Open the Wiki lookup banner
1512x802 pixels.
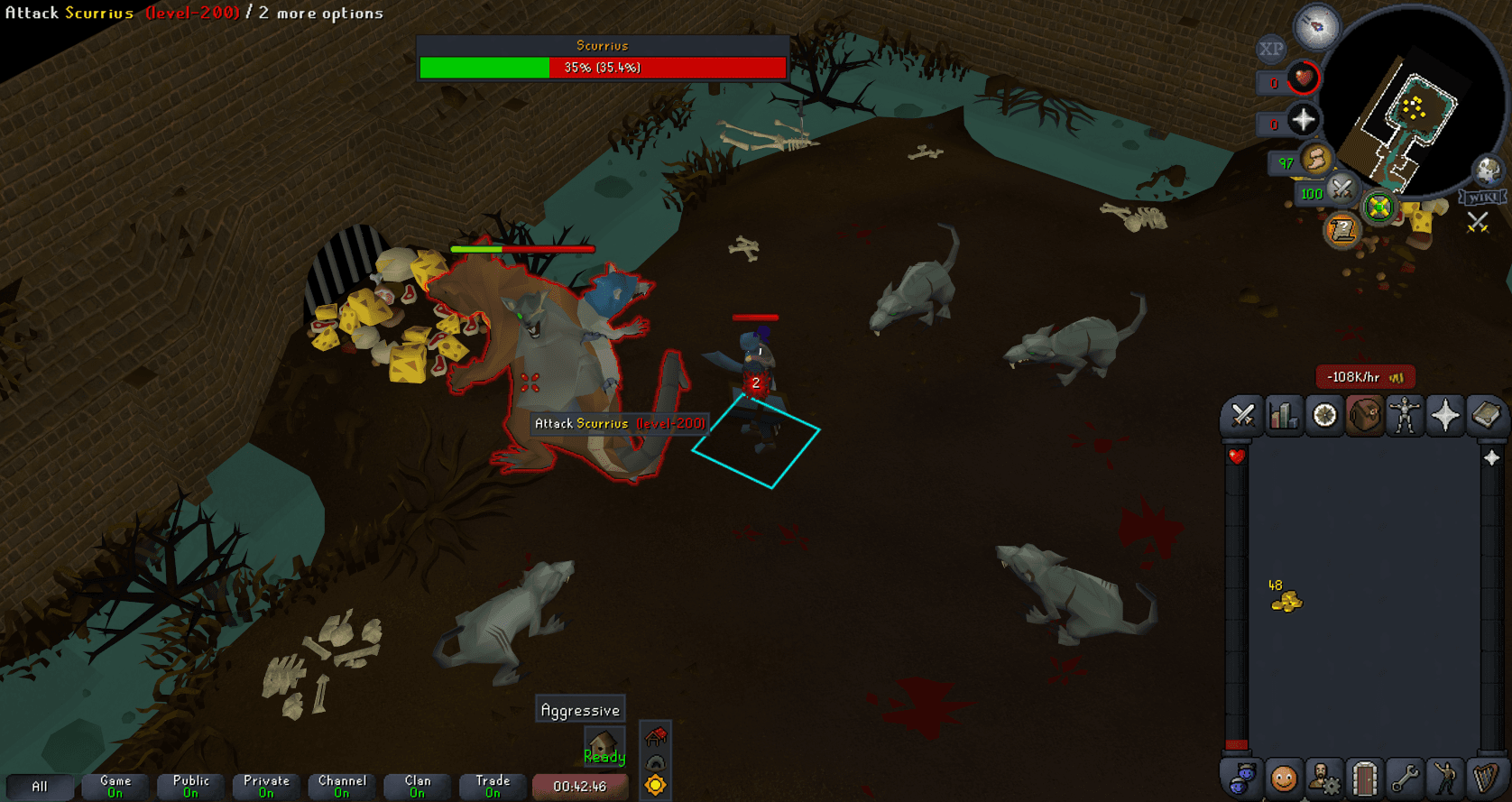pyautogui.click(x=1484, y=195)
